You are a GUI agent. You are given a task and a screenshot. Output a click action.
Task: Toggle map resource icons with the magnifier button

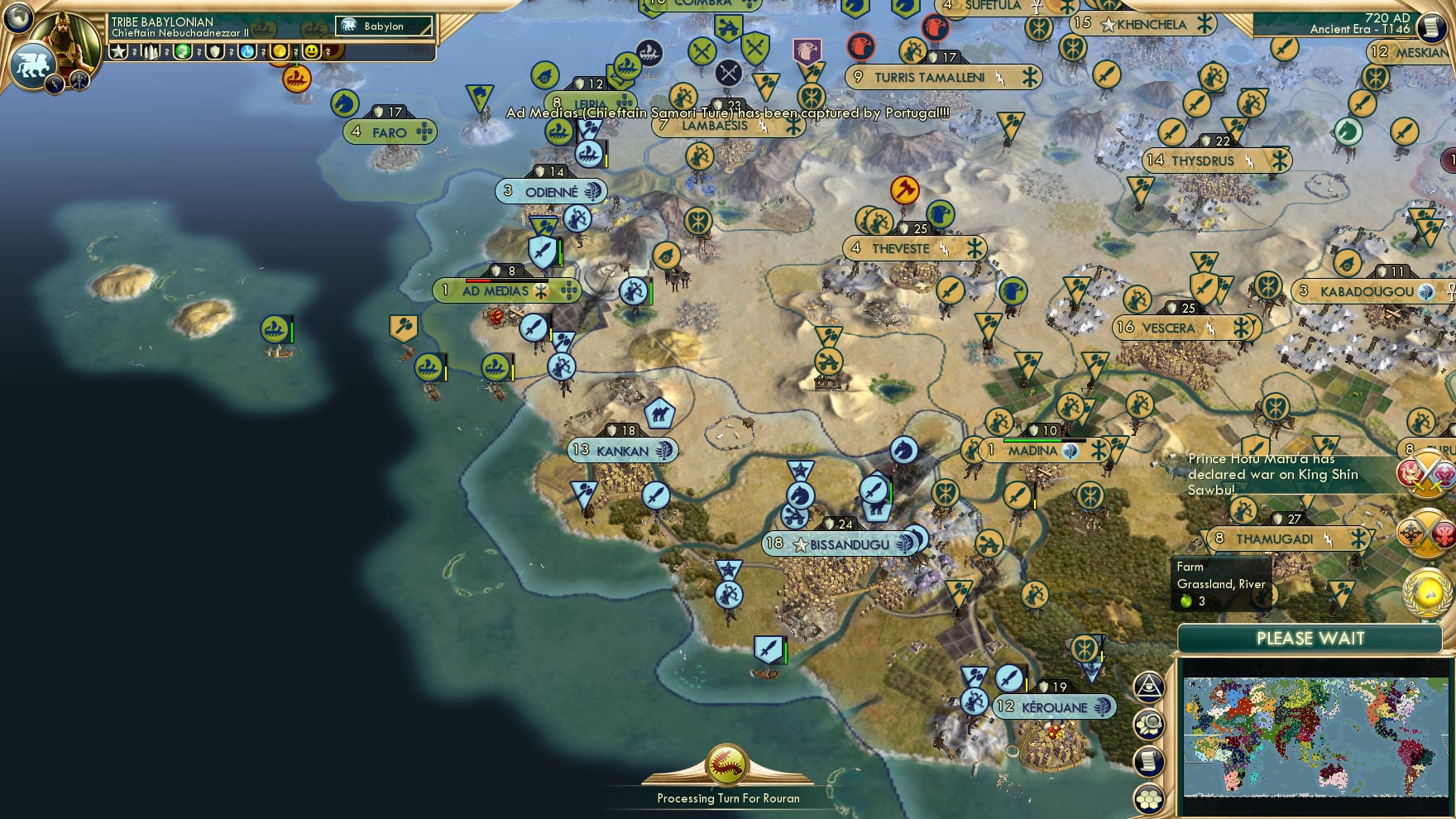click(1147, 721)
